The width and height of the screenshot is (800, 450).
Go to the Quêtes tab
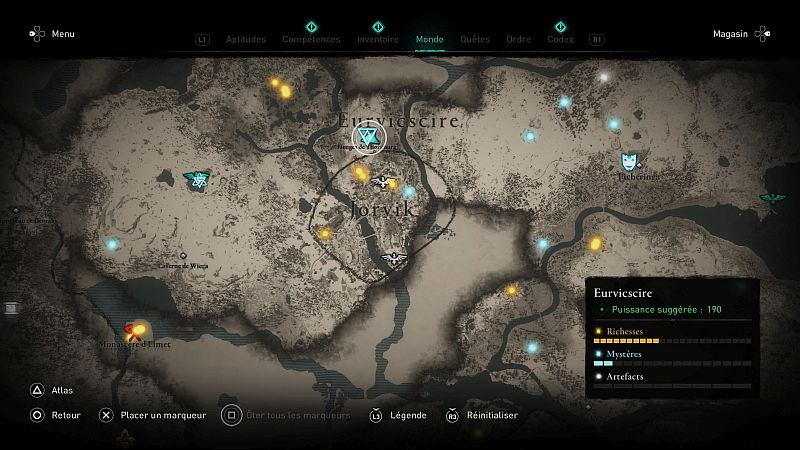coord(475,40)
